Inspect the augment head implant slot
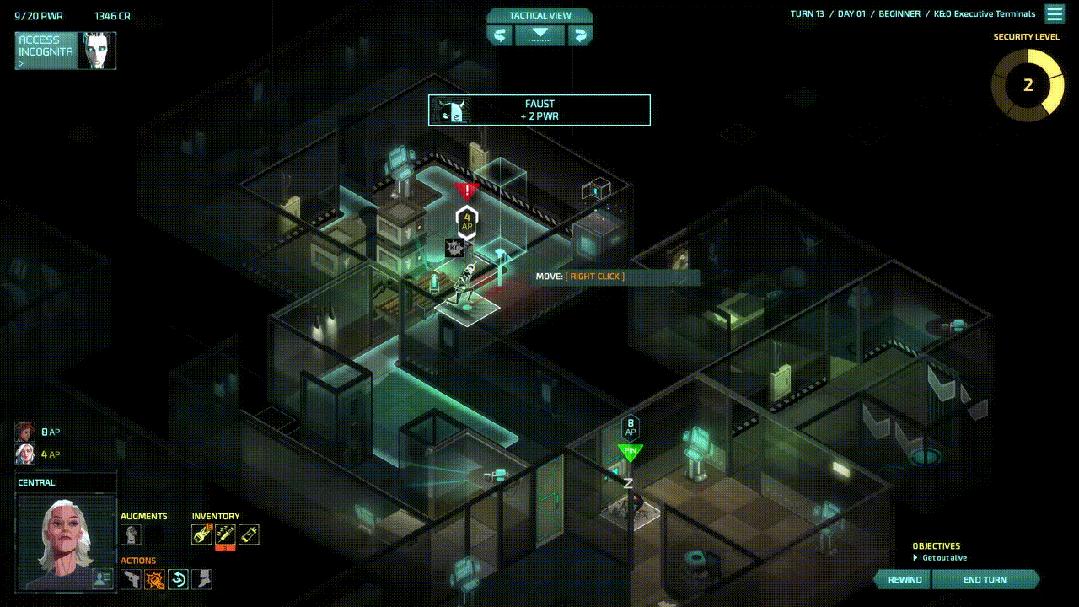This screenshot has height=607, width=1079. pyautogui.click(x=131, y=535)
